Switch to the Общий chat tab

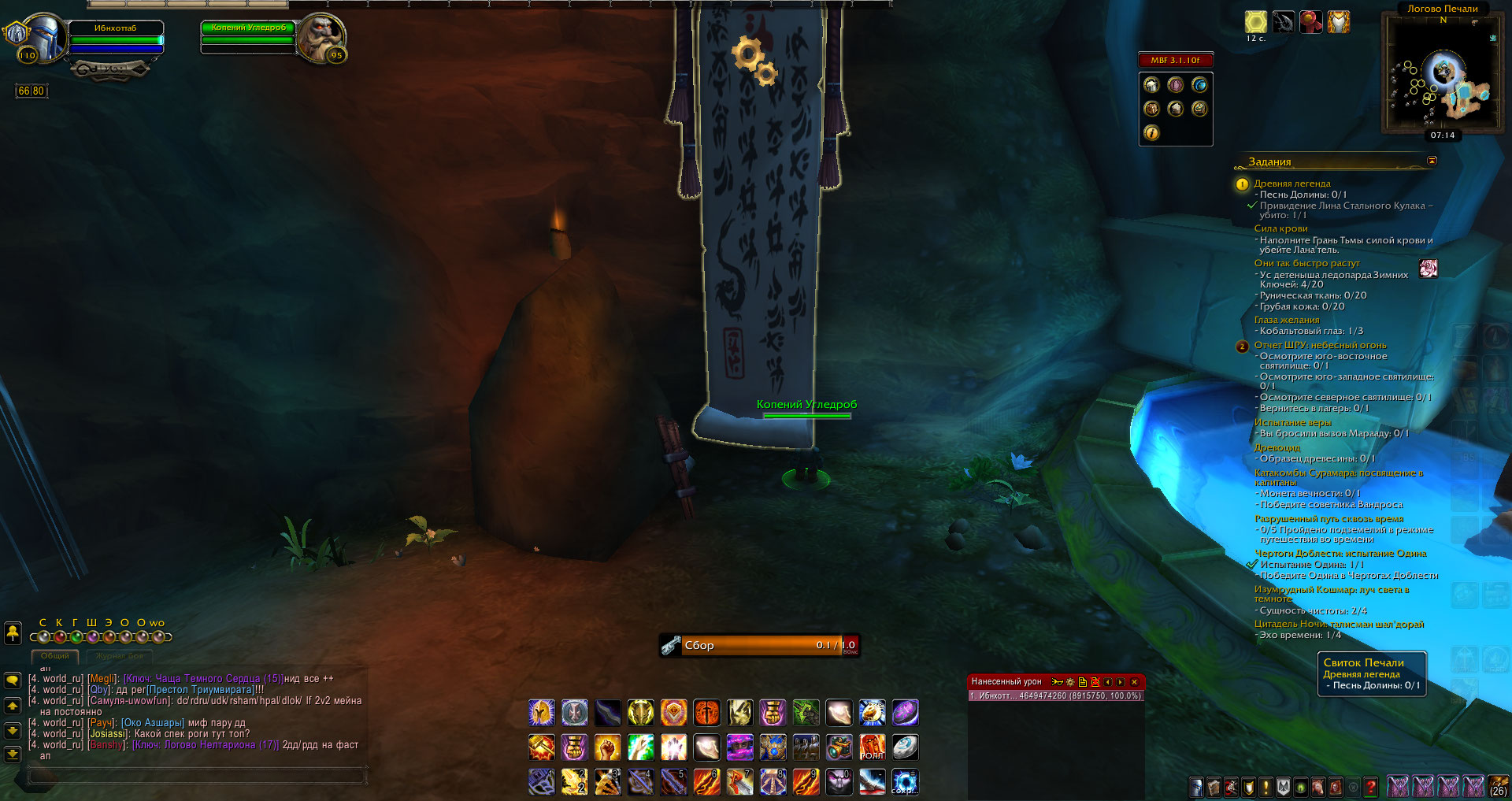[x=55, y=656]
